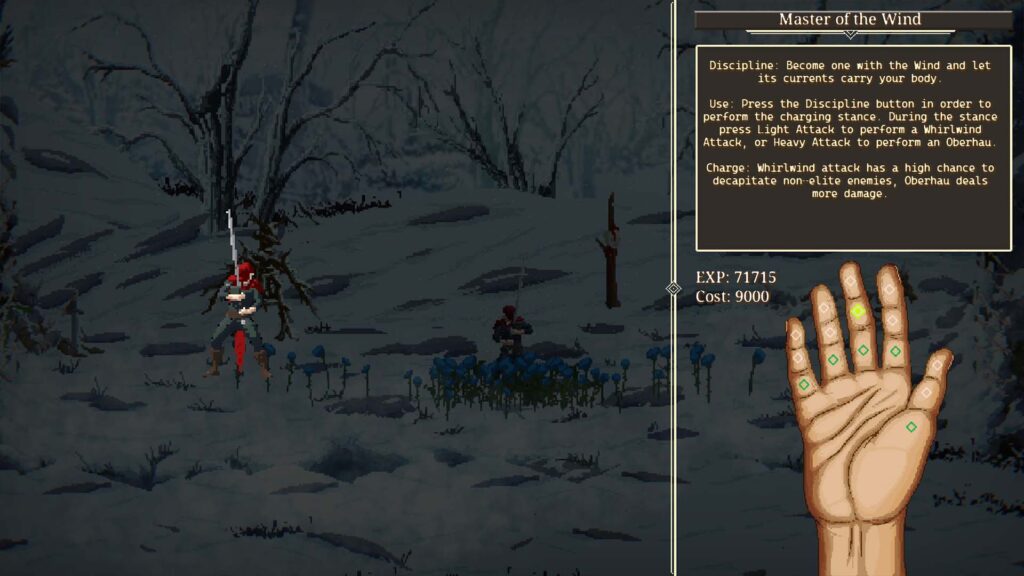Pick the index finger middle skill node
This screenshot has width=1024, height=576.
[x=891, y=320]
